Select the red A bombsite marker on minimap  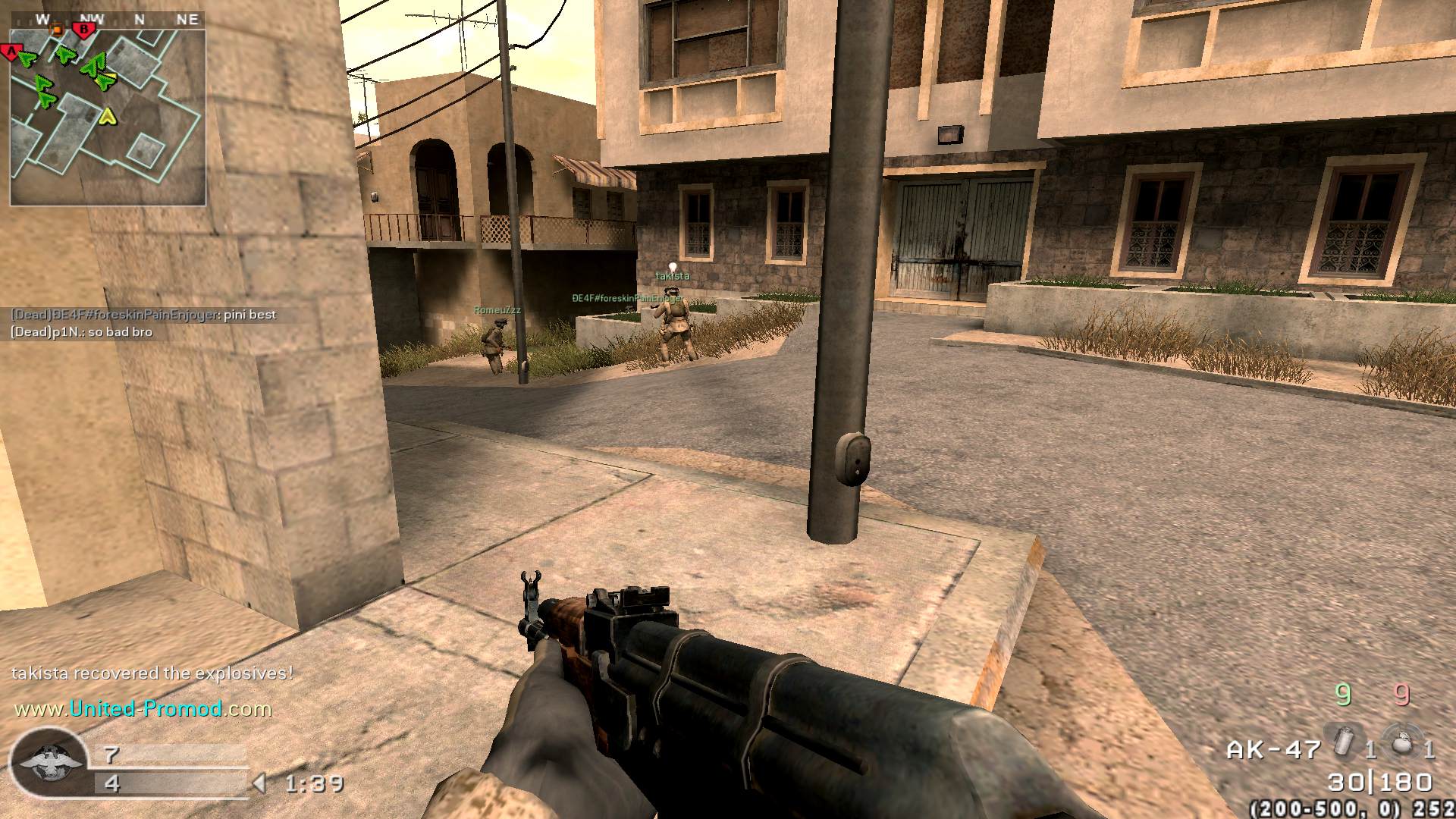10,52
